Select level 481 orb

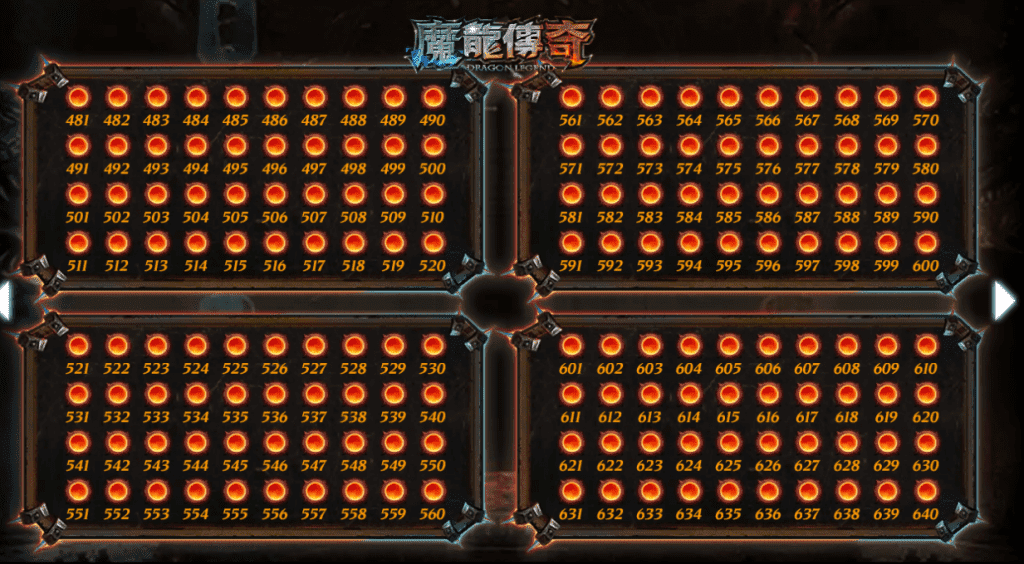[x=78, y=98]
